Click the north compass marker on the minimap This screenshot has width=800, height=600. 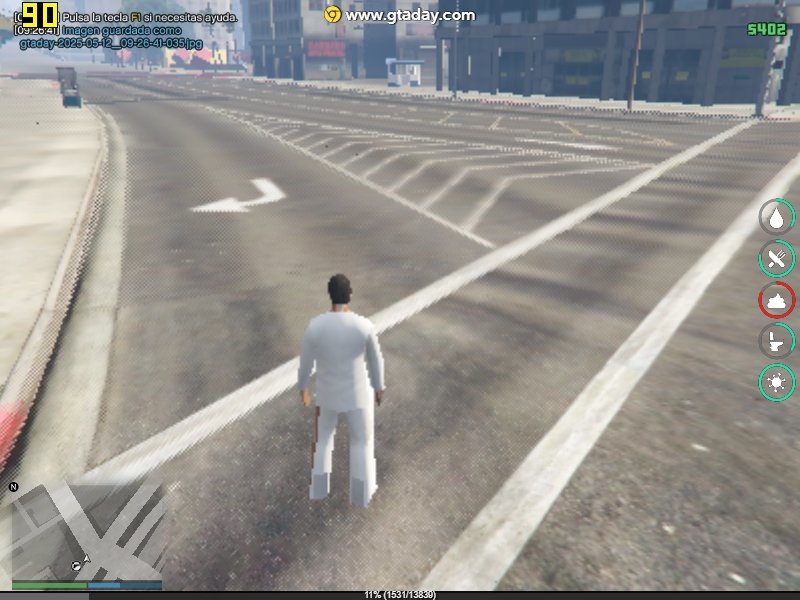click(14, 487)
